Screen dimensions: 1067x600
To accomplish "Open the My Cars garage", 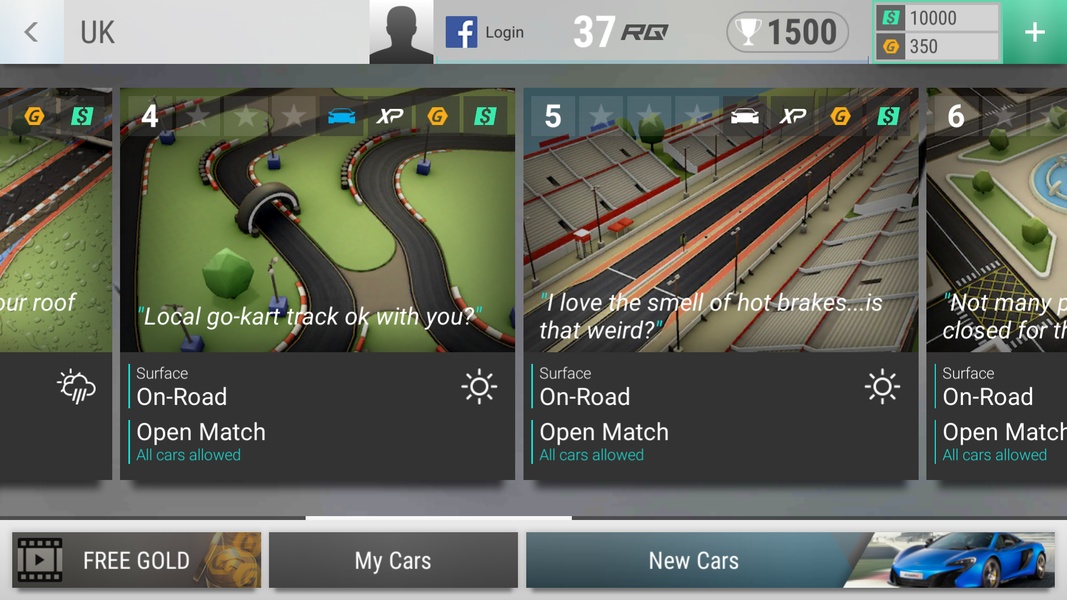I will pos(393,560).
